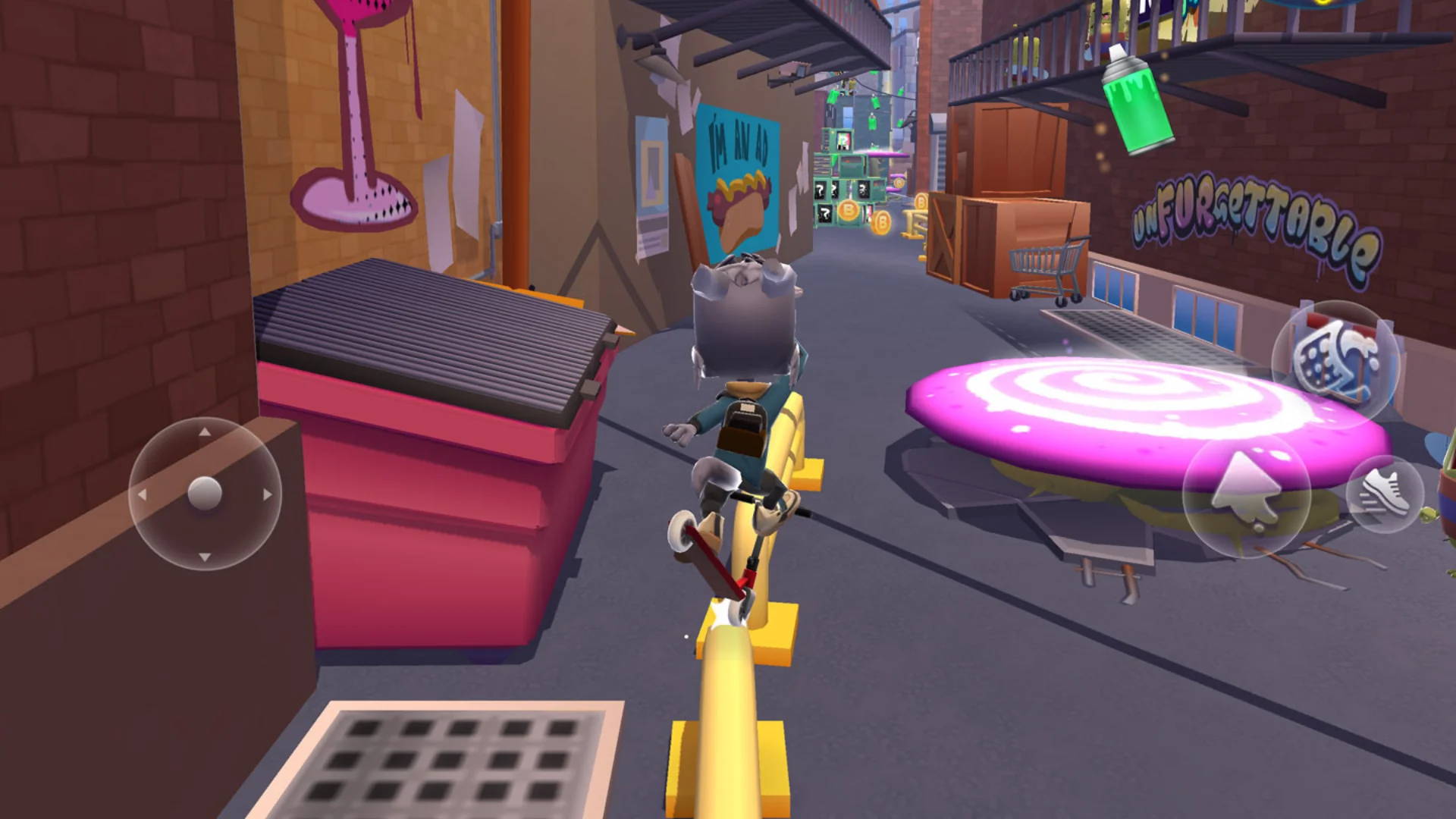Tap the joystick's down arrow
This screenshot has height=819, width=1456.
tap(205, 557)
